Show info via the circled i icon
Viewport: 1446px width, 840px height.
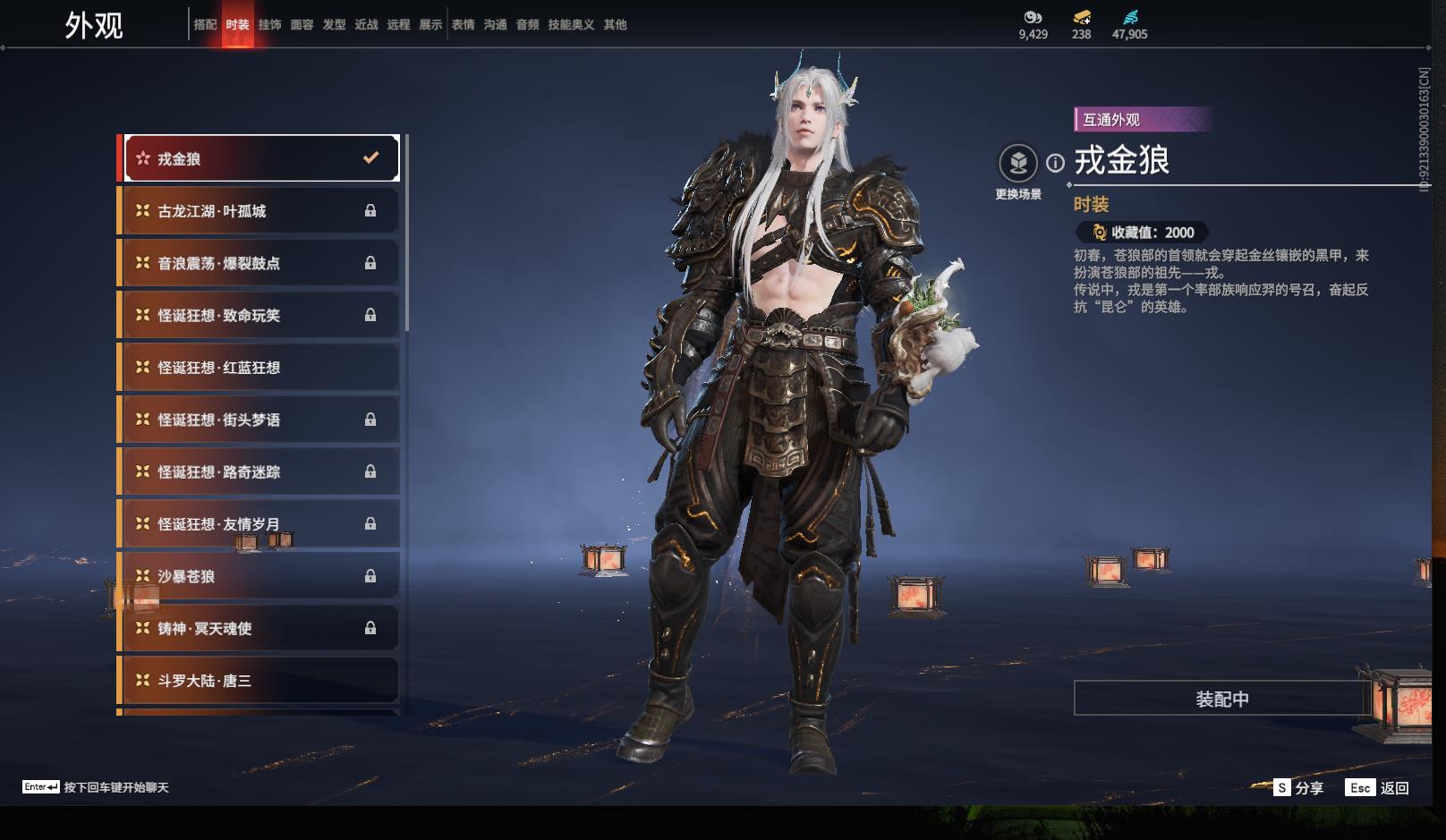[1056, 163]
